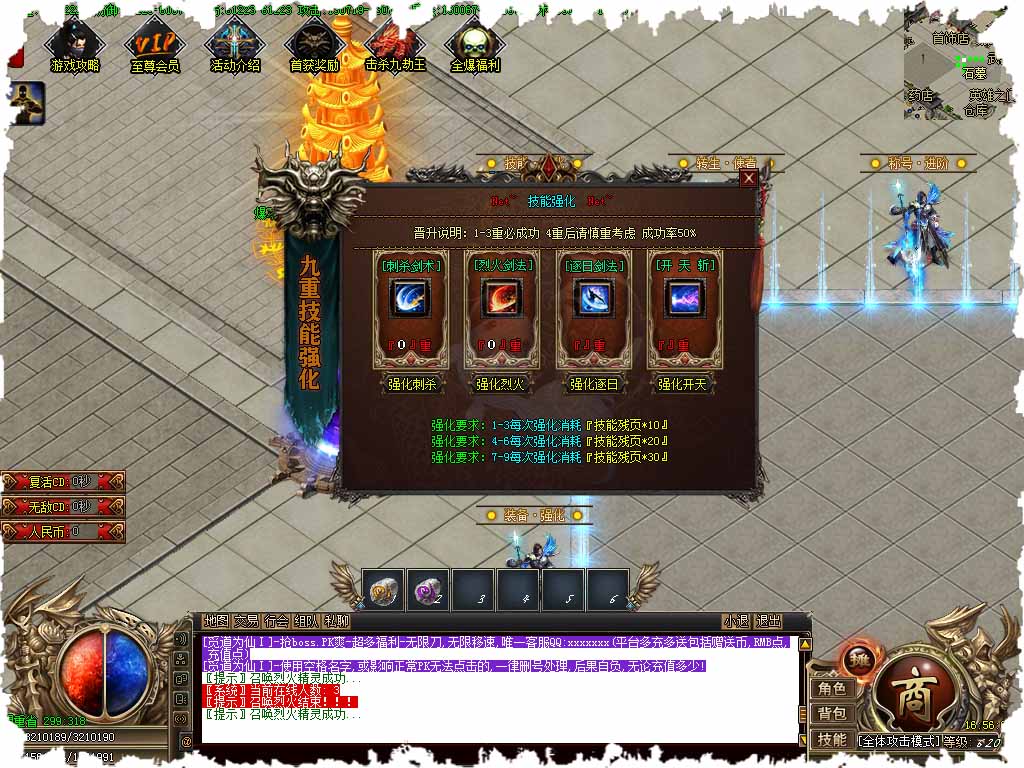Show the 活动介绍 events icon
The width and height of the screenshot is (1024, 768).
(235, 45)
